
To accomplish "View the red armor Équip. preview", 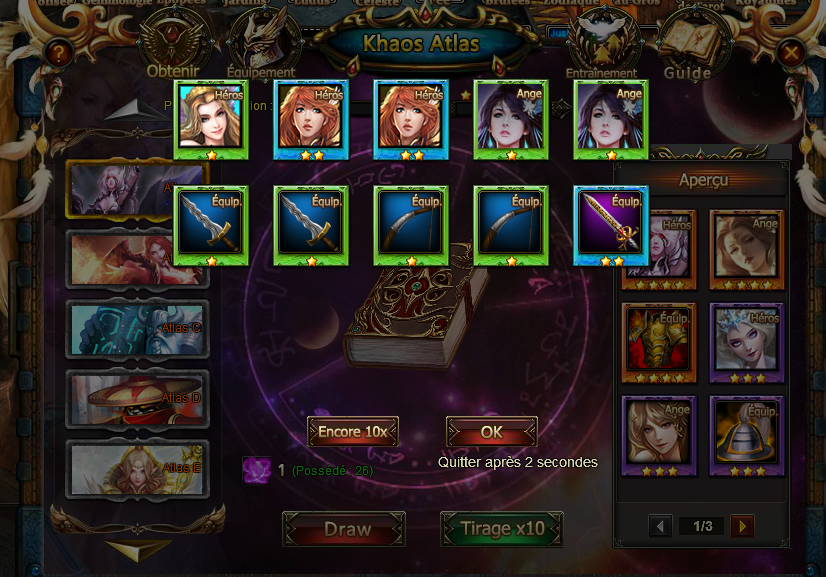I will [659, 338].
